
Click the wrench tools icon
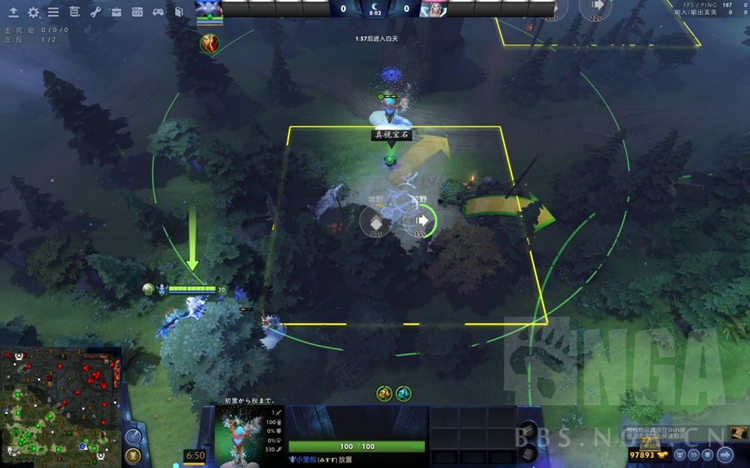(96, 12)
